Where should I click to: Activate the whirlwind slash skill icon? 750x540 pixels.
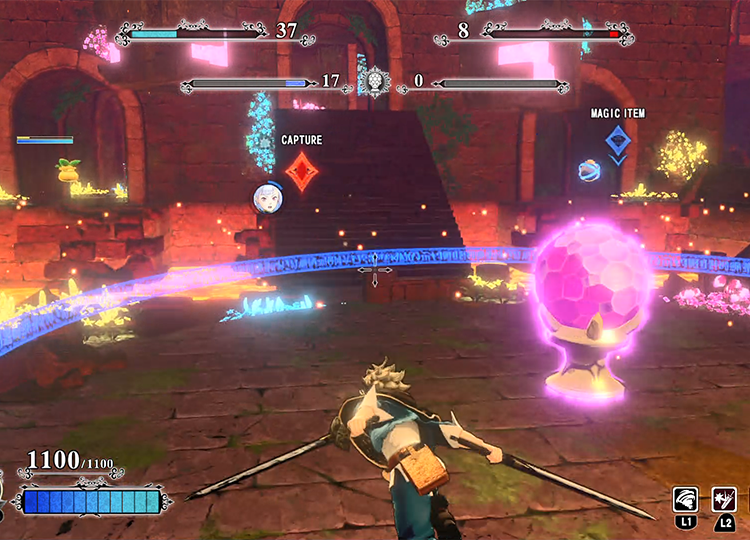(x=686, y=498)
